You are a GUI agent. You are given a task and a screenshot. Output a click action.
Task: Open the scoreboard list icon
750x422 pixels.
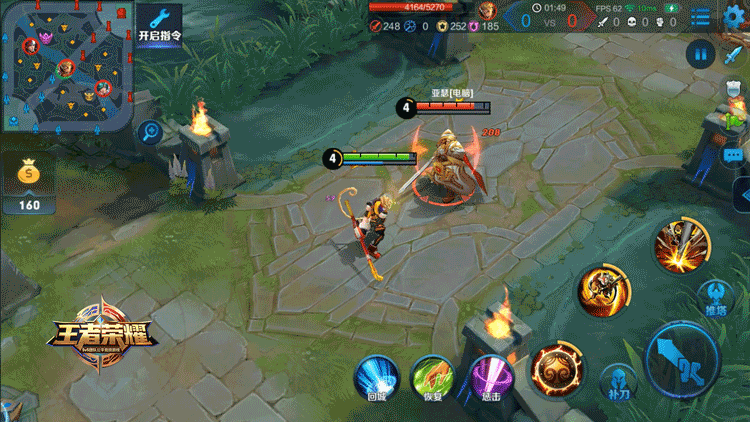701,17
